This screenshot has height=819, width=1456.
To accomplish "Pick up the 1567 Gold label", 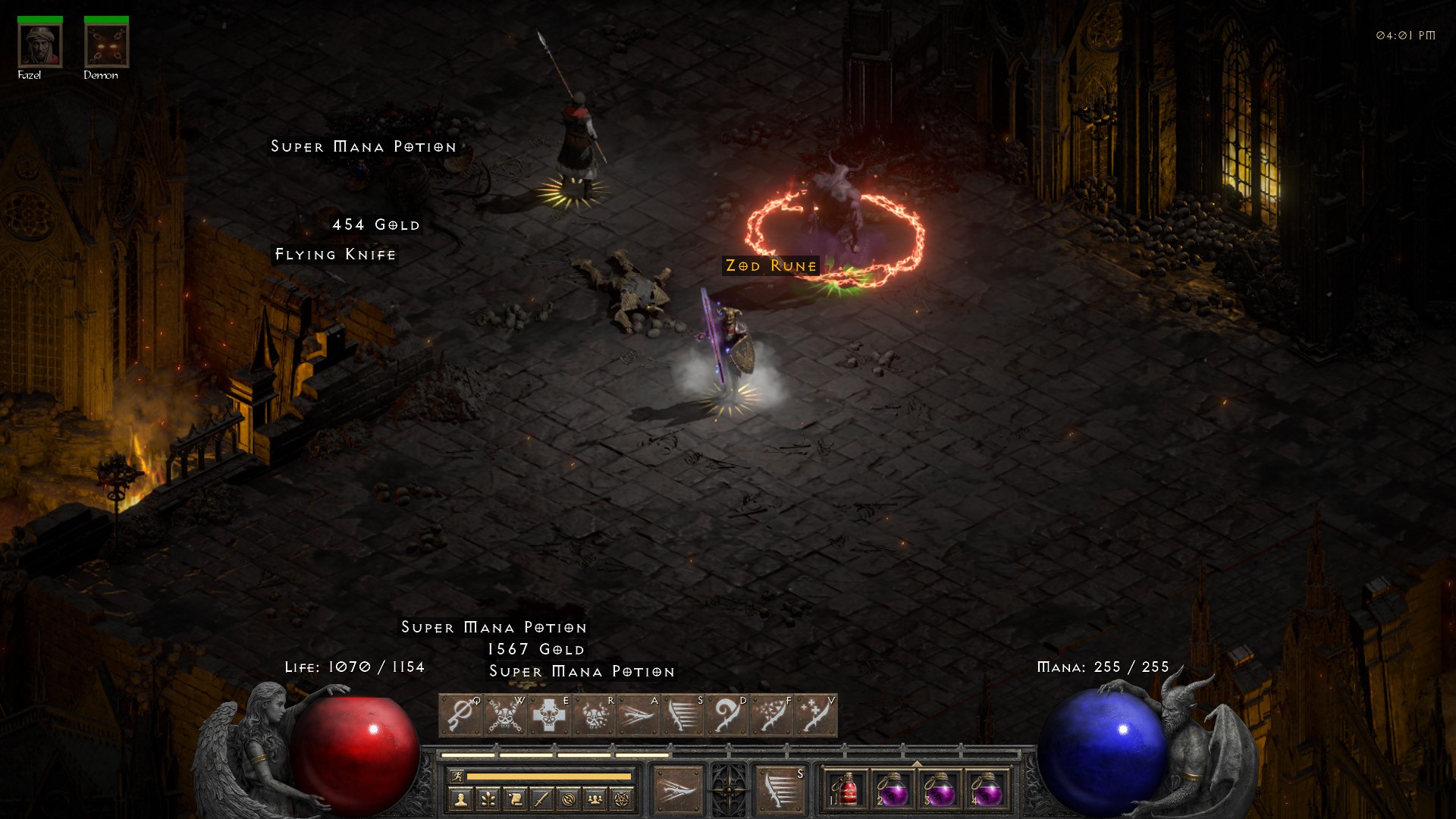I will (536, 650).
